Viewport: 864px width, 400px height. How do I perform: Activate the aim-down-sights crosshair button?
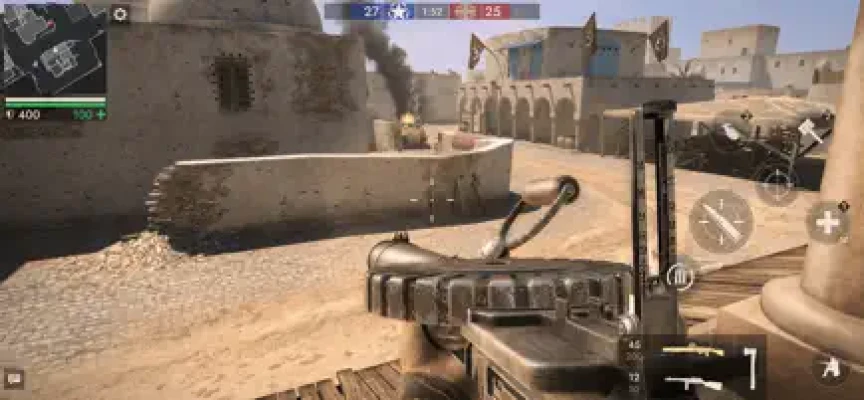click(777, 184)
